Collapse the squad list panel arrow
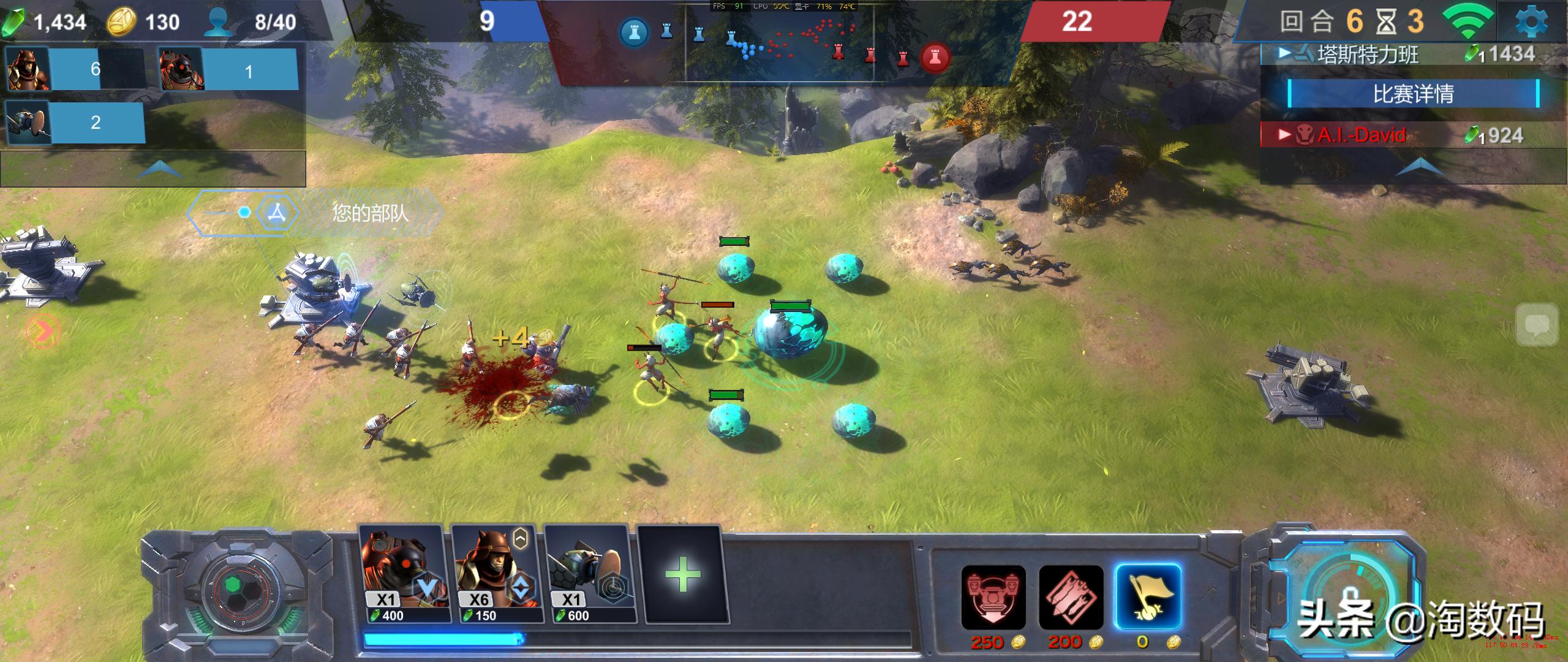 (158, 168)
